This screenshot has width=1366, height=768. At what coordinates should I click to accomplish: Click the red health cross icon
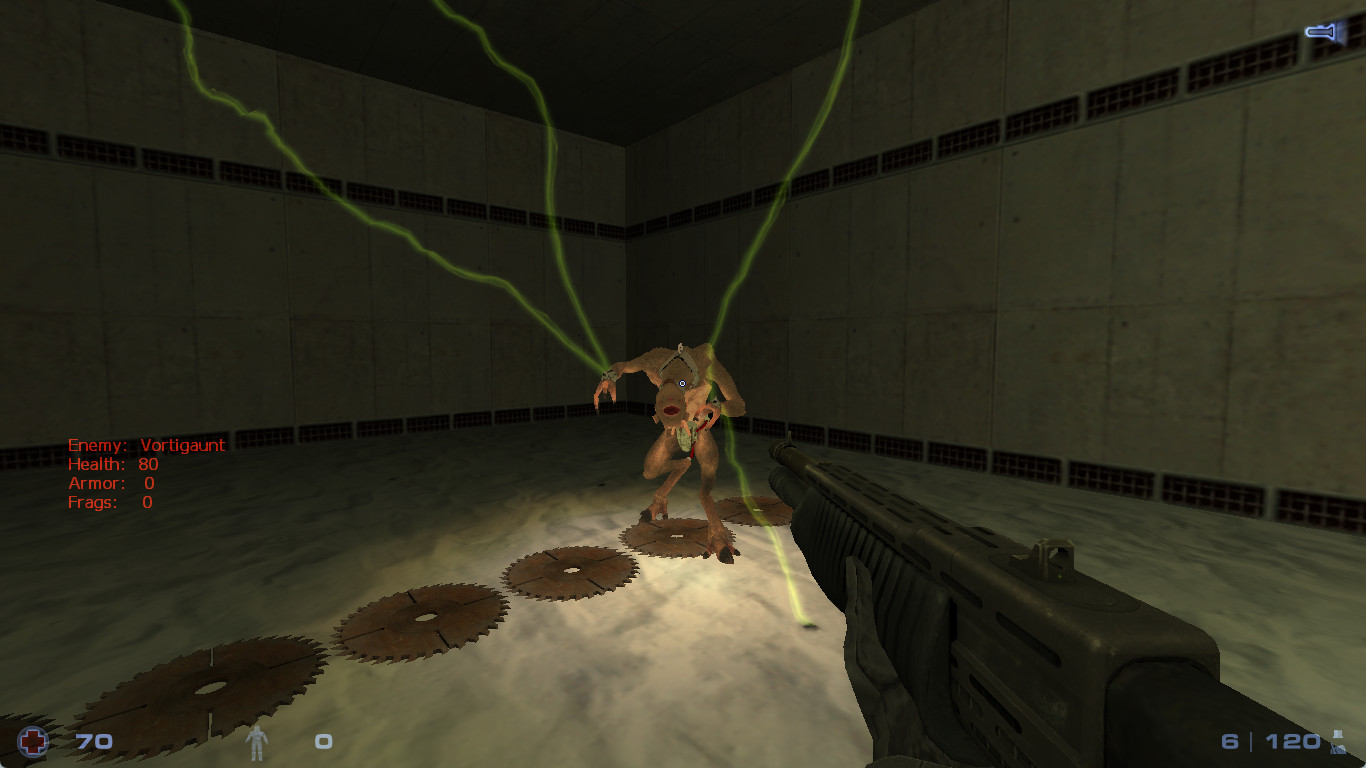34,742
